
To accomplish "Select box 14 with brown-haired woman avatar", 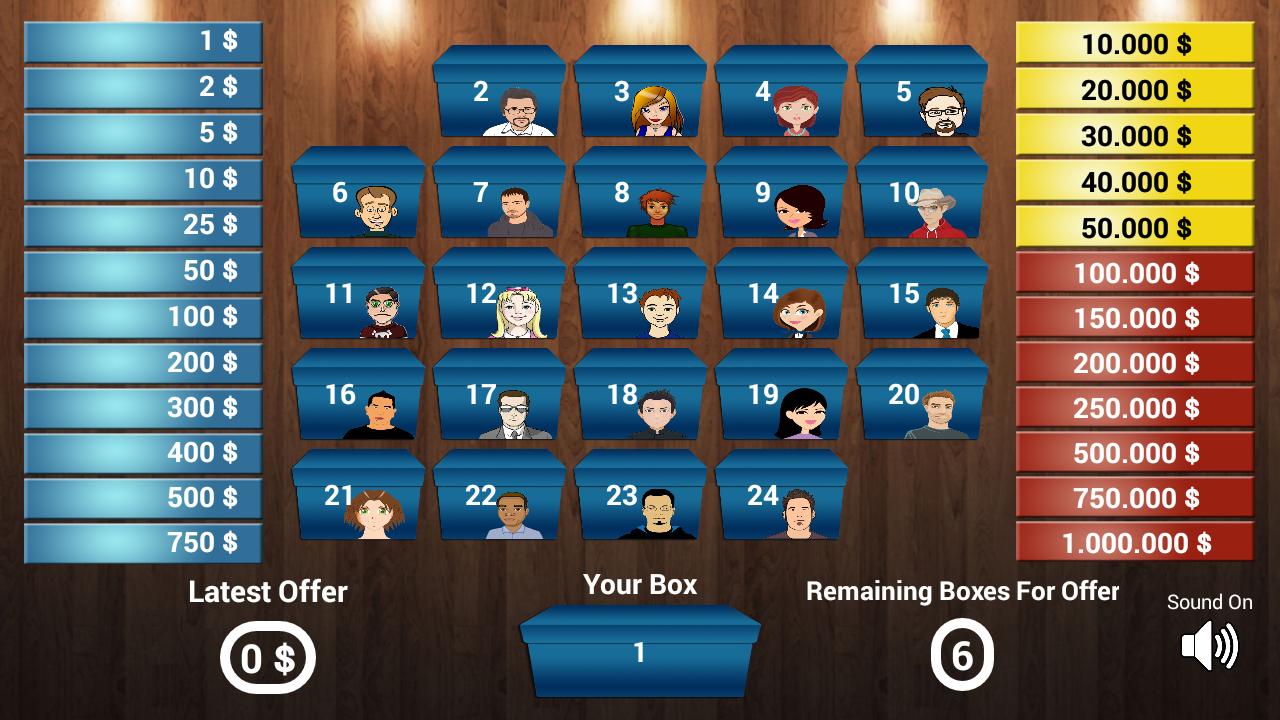I will 780,300.
